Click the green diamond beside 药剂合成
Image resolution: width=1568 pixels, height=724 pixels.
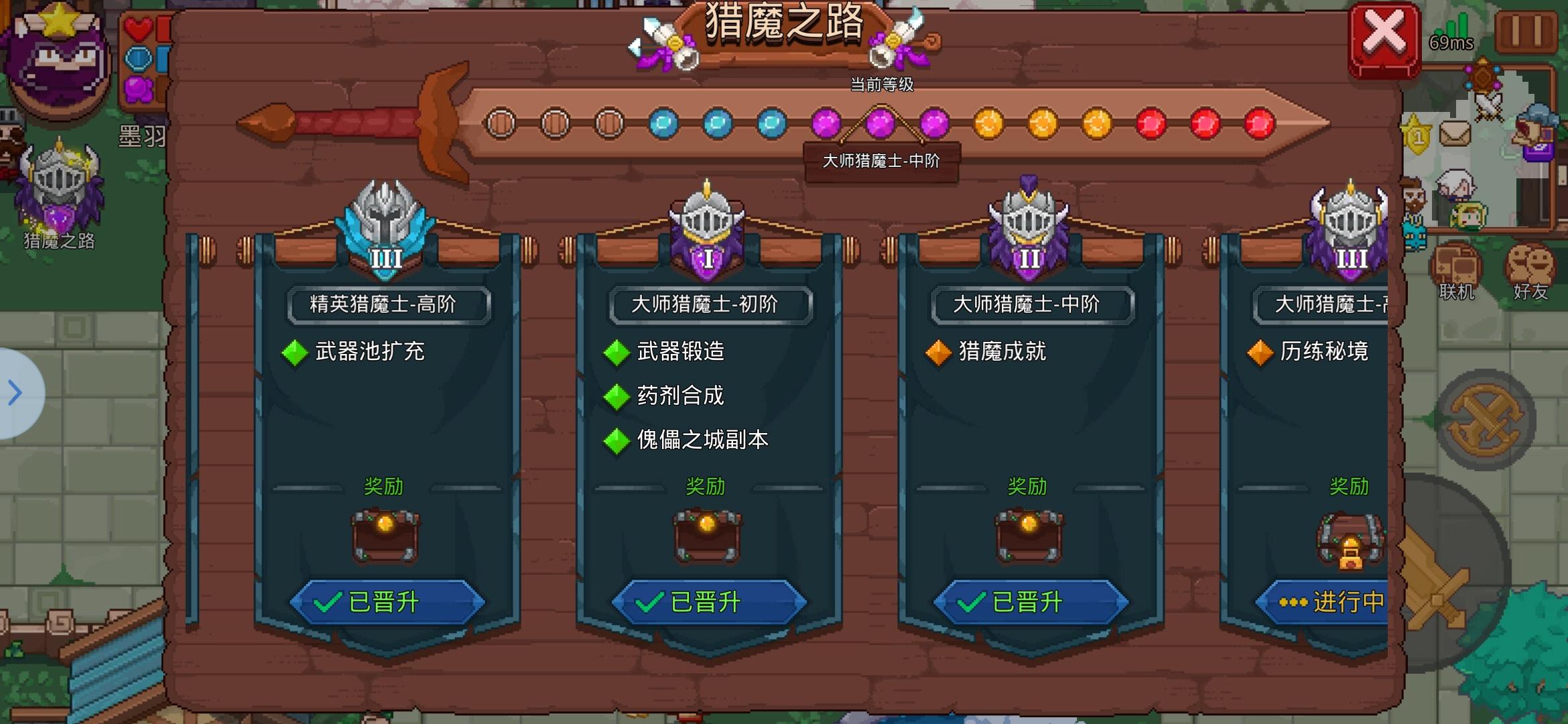(x=617, y=396)
